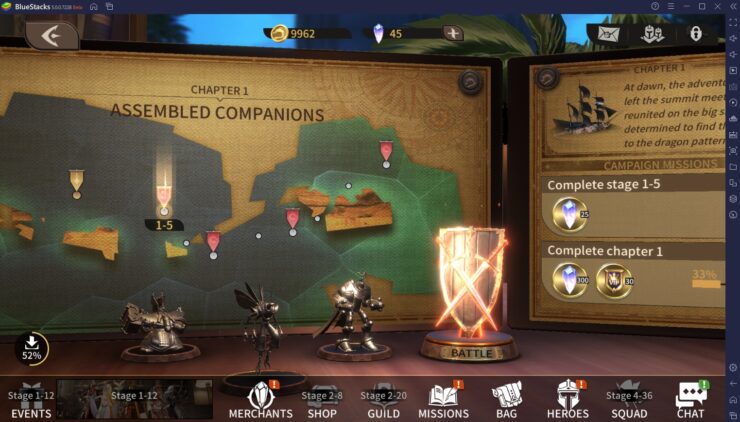
Task: Select the 300 crystal chapter reward
Action: pyautogui.click(x=571, y=281)
